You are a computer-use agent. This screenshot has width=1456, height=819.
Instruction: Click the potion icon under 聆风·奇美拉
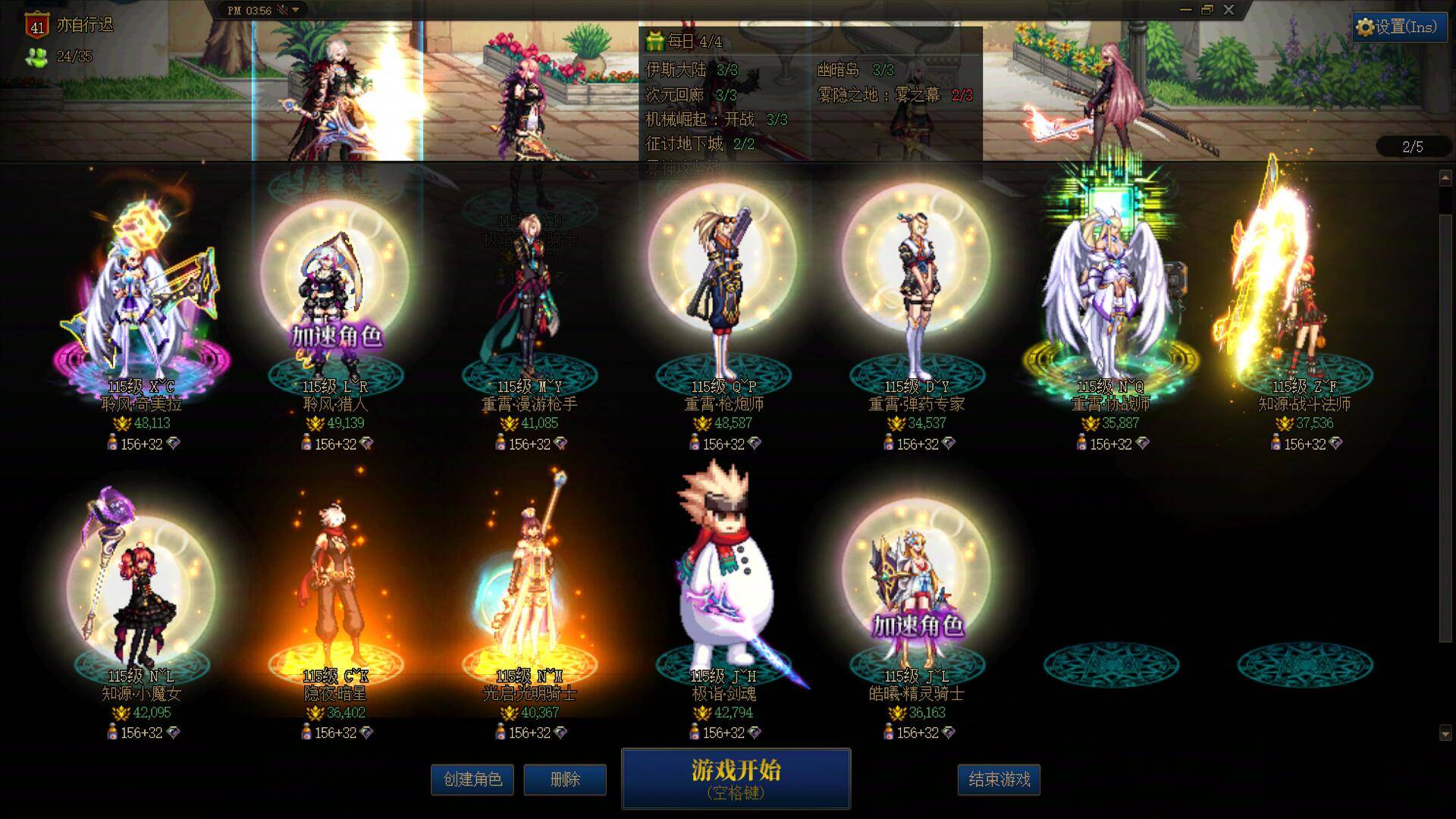[111, 444]
